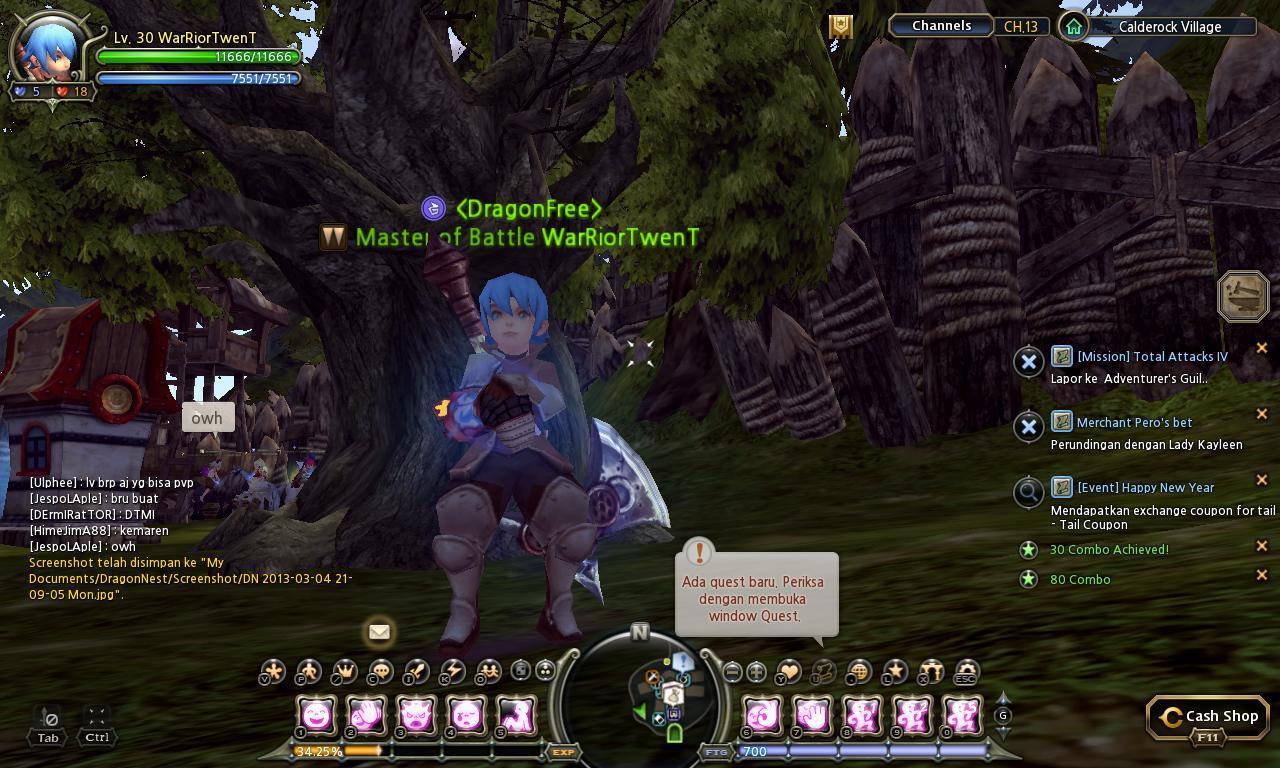Open the inventory with the I icon

(x=416, y=672)
